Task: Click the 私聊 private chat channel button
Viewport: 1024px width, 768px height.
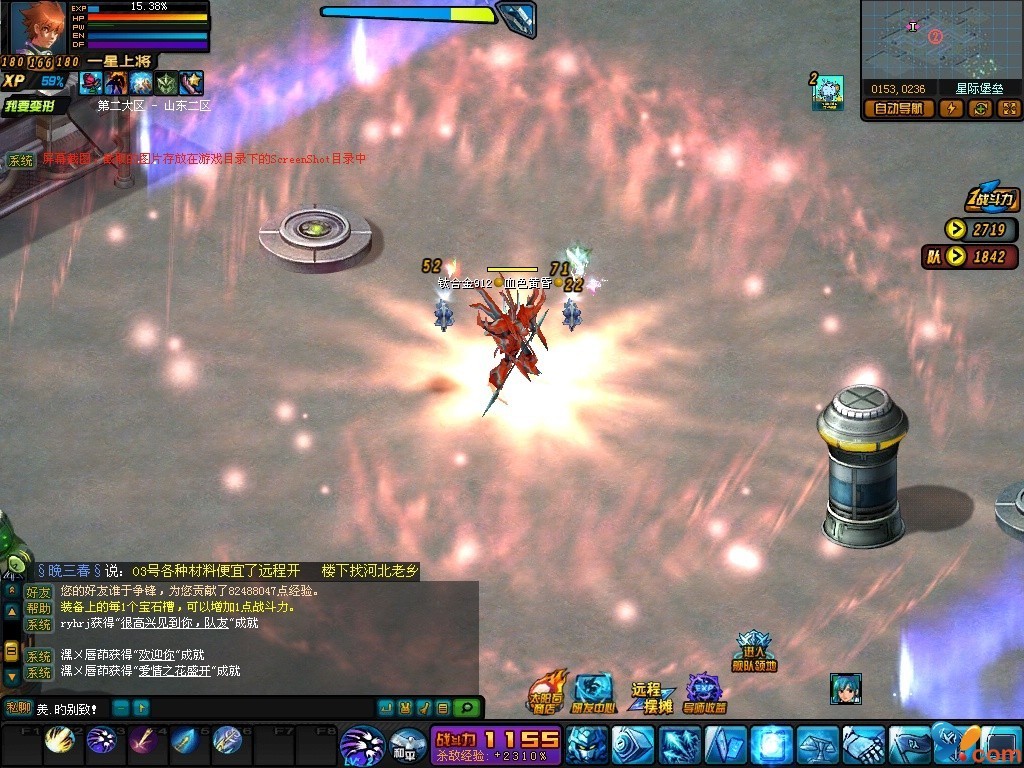Action: pos(18,708)
